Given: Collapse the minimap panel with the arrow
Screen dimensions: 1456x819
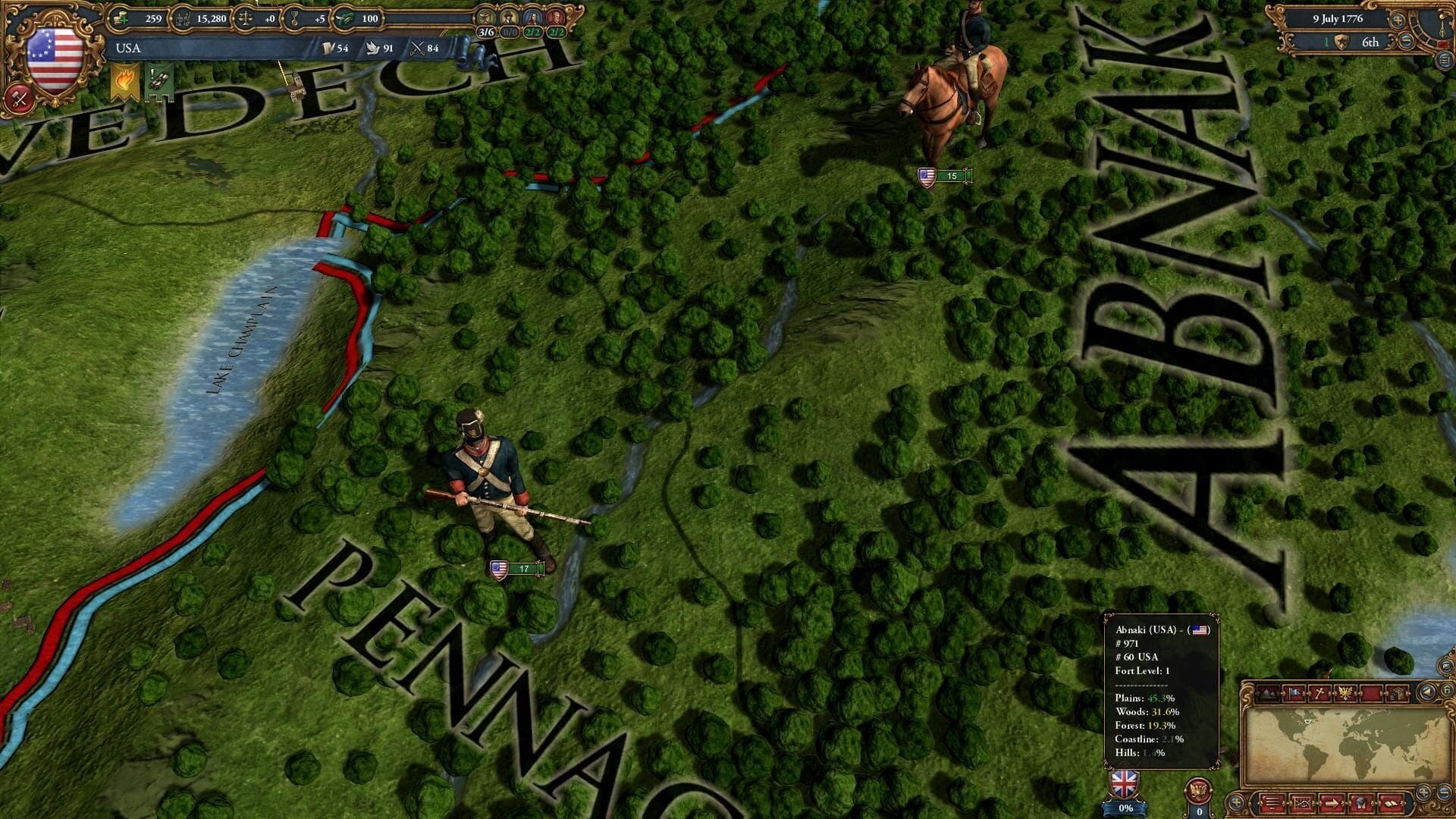Looking at the screenshot, I should pyautogui.click(x=1427, y=692).
